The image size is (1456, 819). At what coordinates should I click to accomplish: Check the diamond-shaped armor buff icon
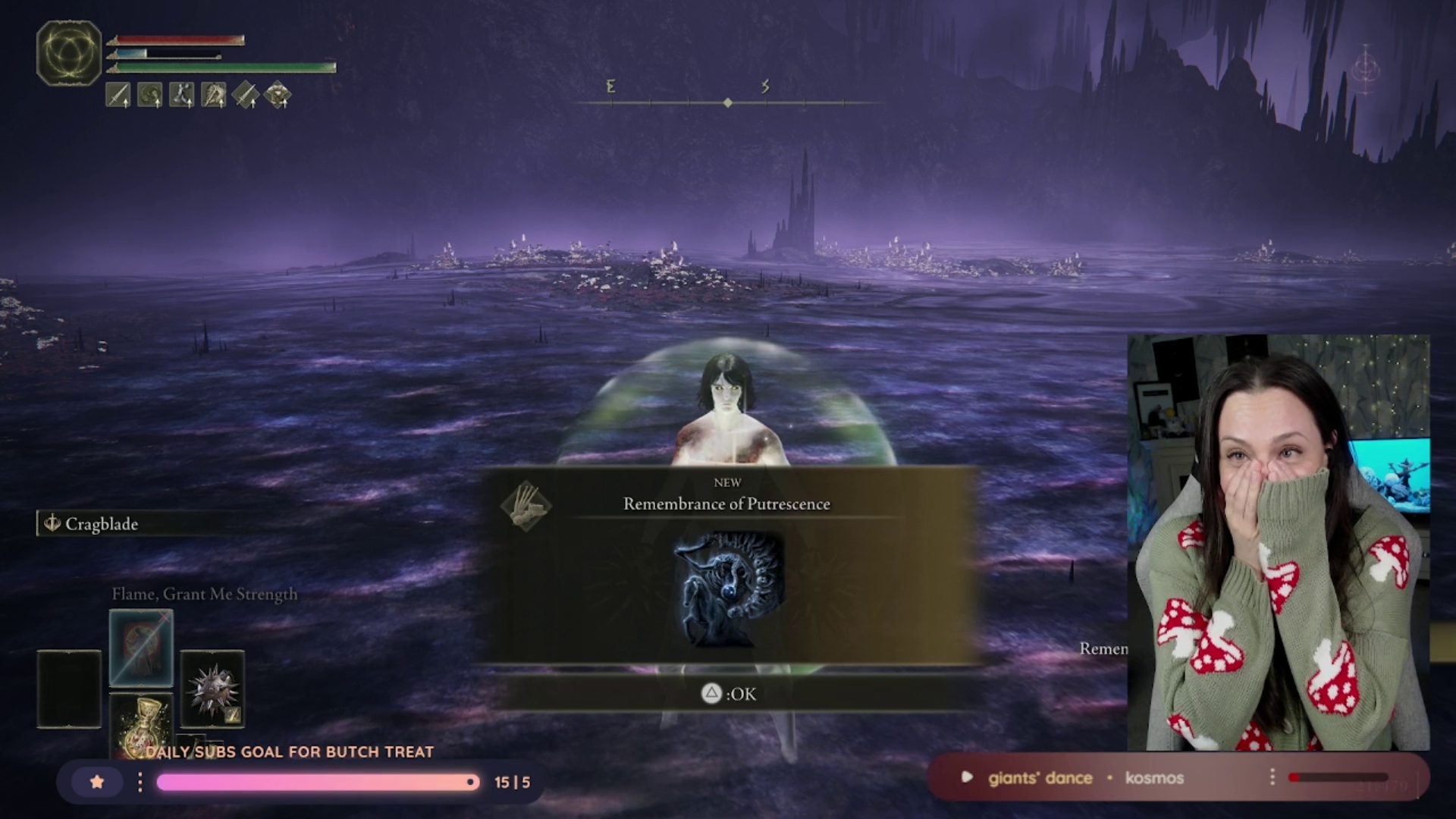(278, 96)
